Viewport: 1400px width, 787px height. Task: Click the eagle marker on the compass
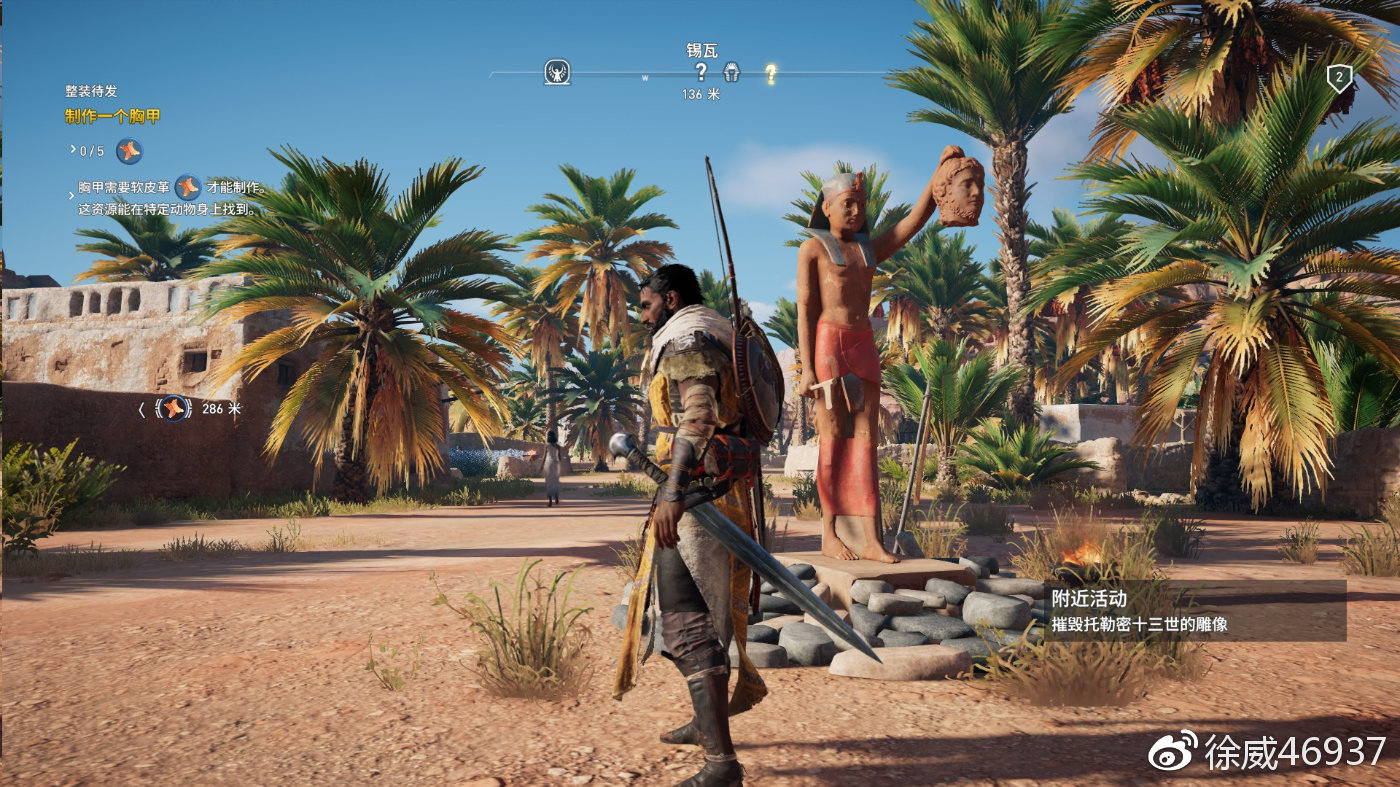(x=557, y=72)
